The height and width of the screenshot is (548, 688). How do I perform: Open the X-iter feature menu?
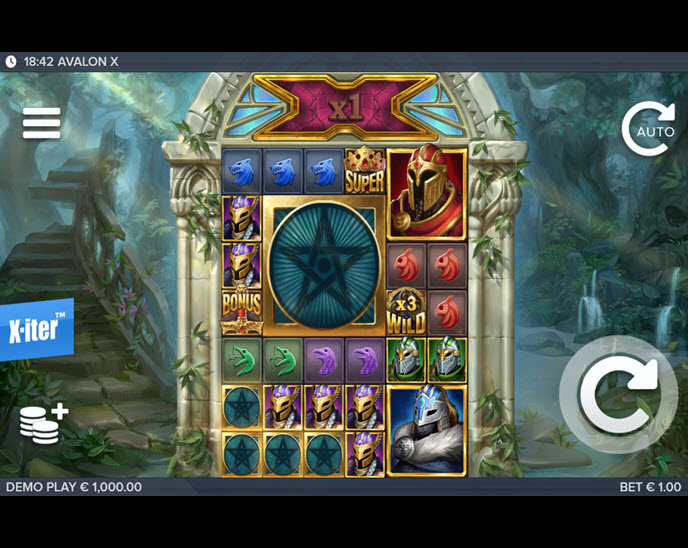coord(37,328)
